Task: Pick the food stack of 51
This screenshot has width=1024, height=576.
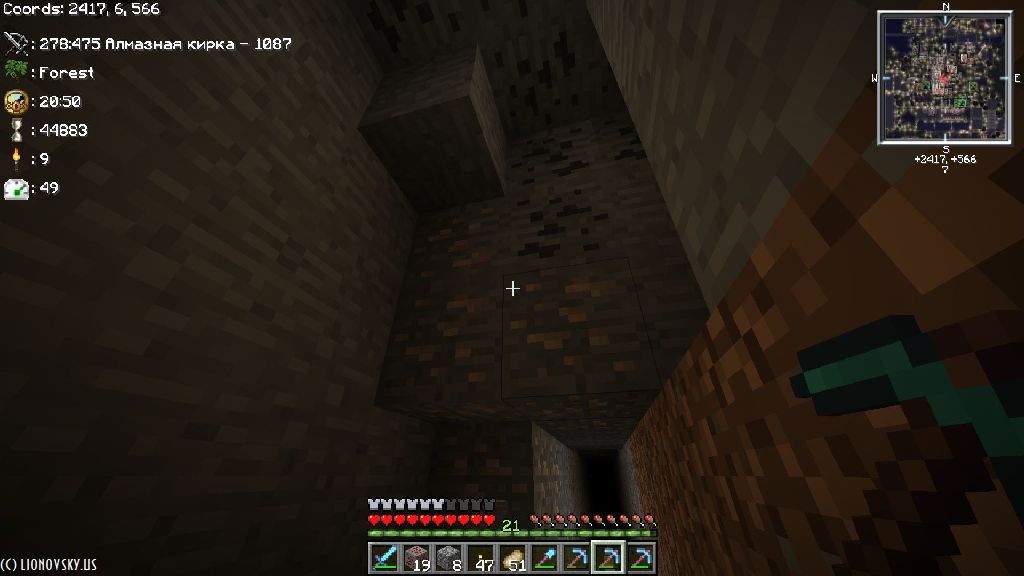Action: [513, 557]
